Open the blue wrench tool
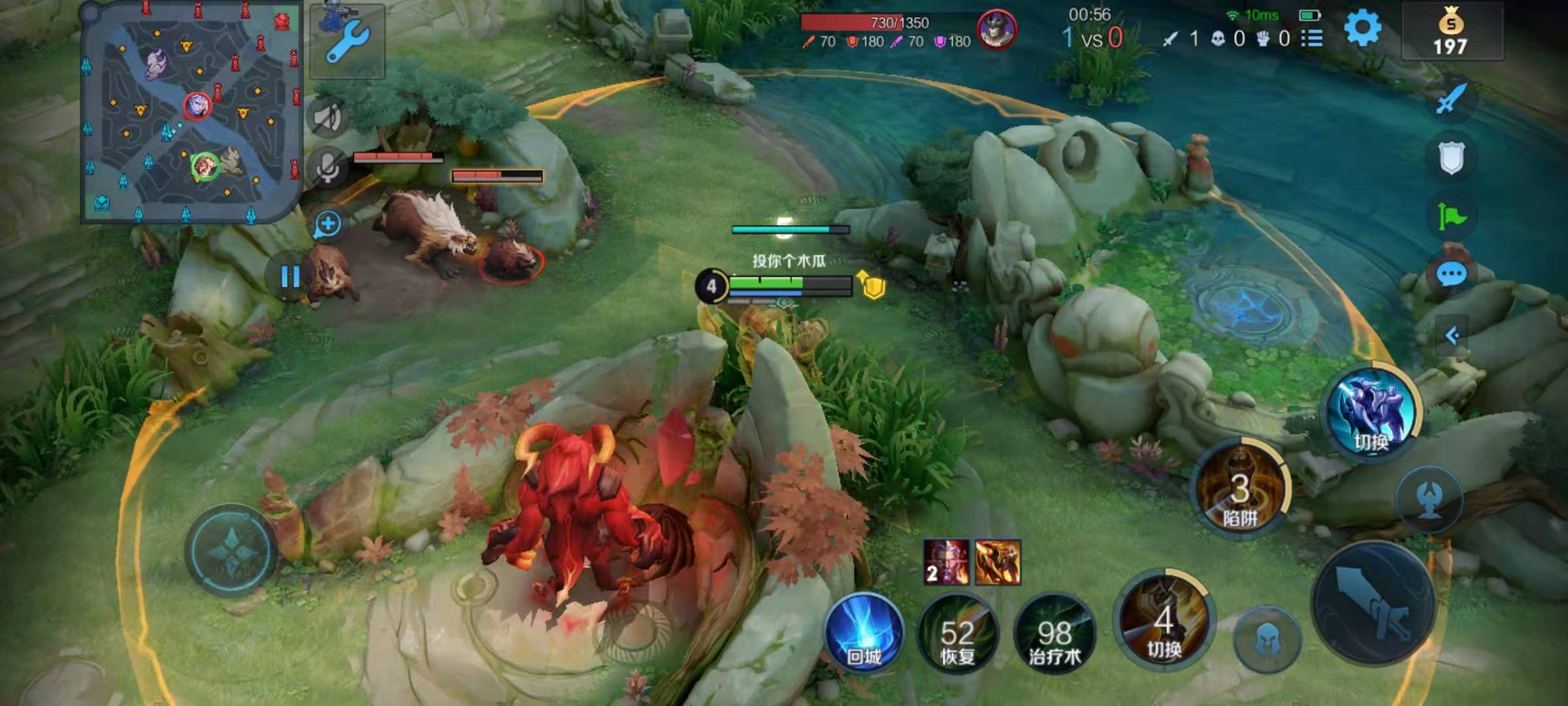 348,41
